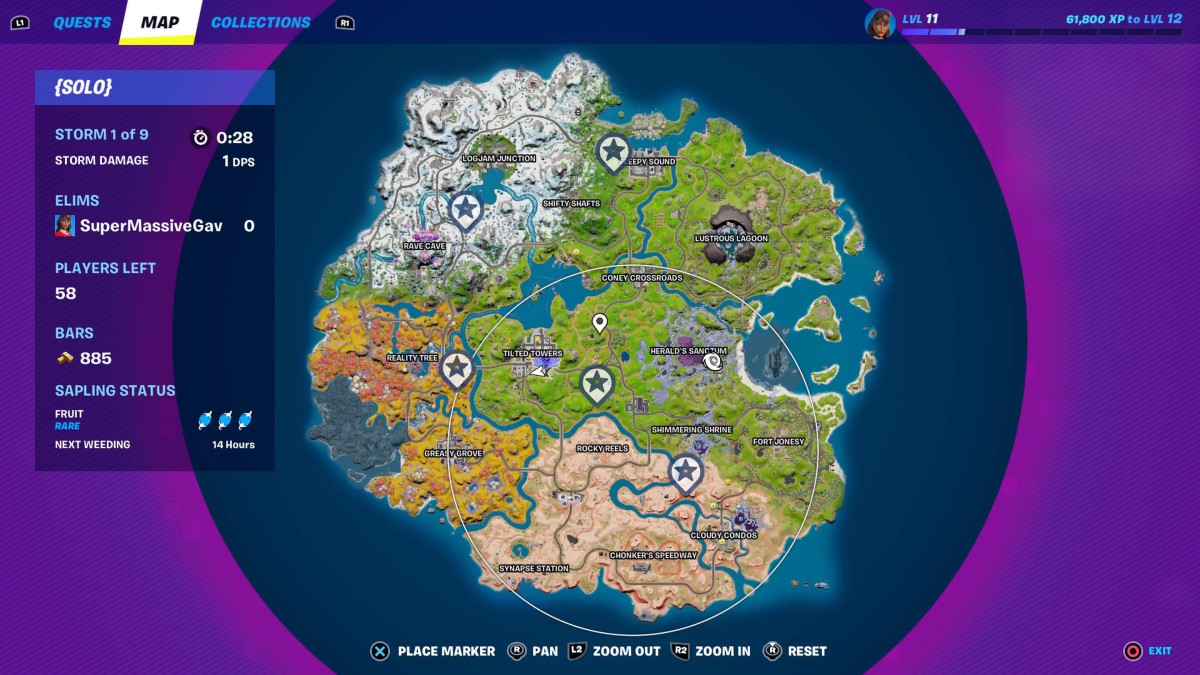Click the Herald's Sanctum location label
This screenshot has width=1200, height=675.
[x=688, y=351]
